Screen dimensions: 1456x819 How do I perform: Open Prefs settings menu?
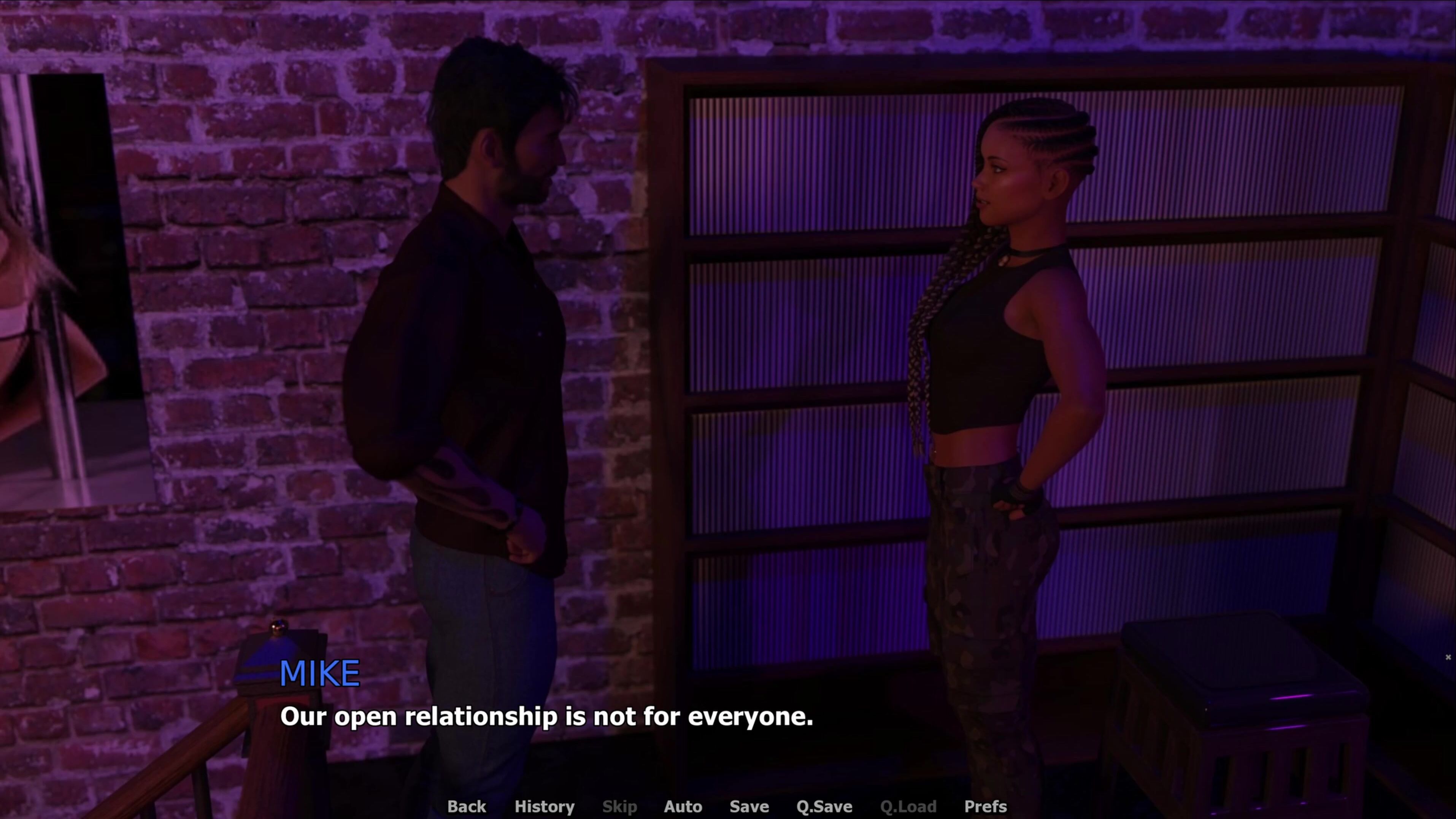(x=985, y=806)
